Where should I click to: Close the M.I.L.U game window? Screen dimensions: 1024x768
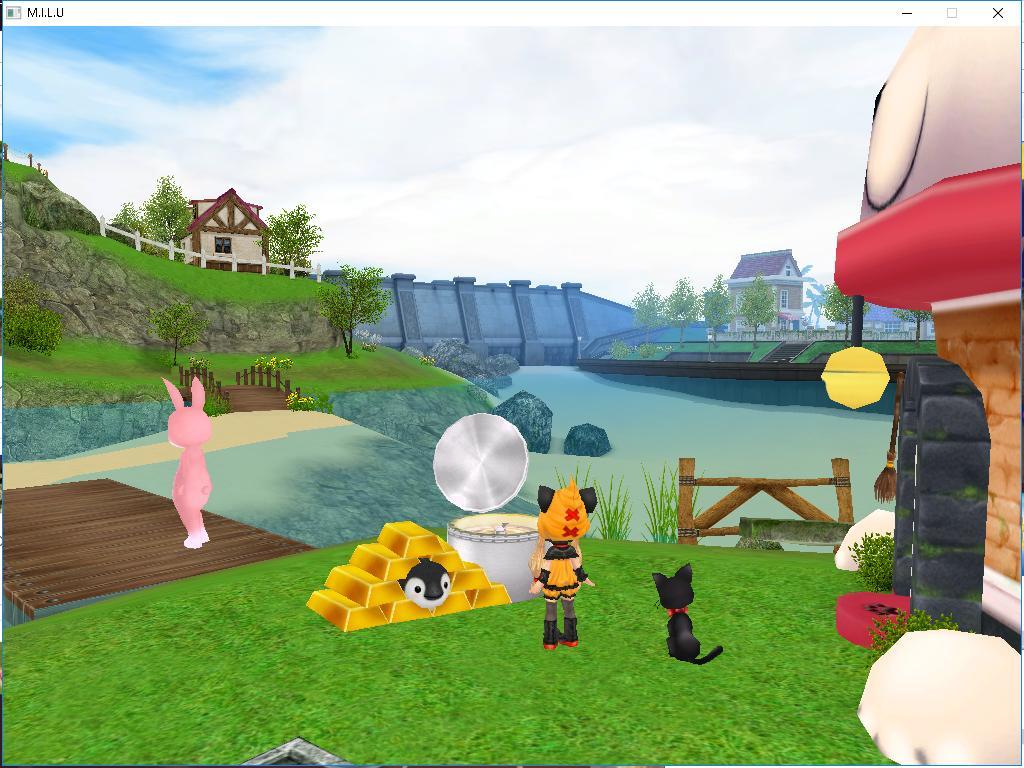(997, 13)
